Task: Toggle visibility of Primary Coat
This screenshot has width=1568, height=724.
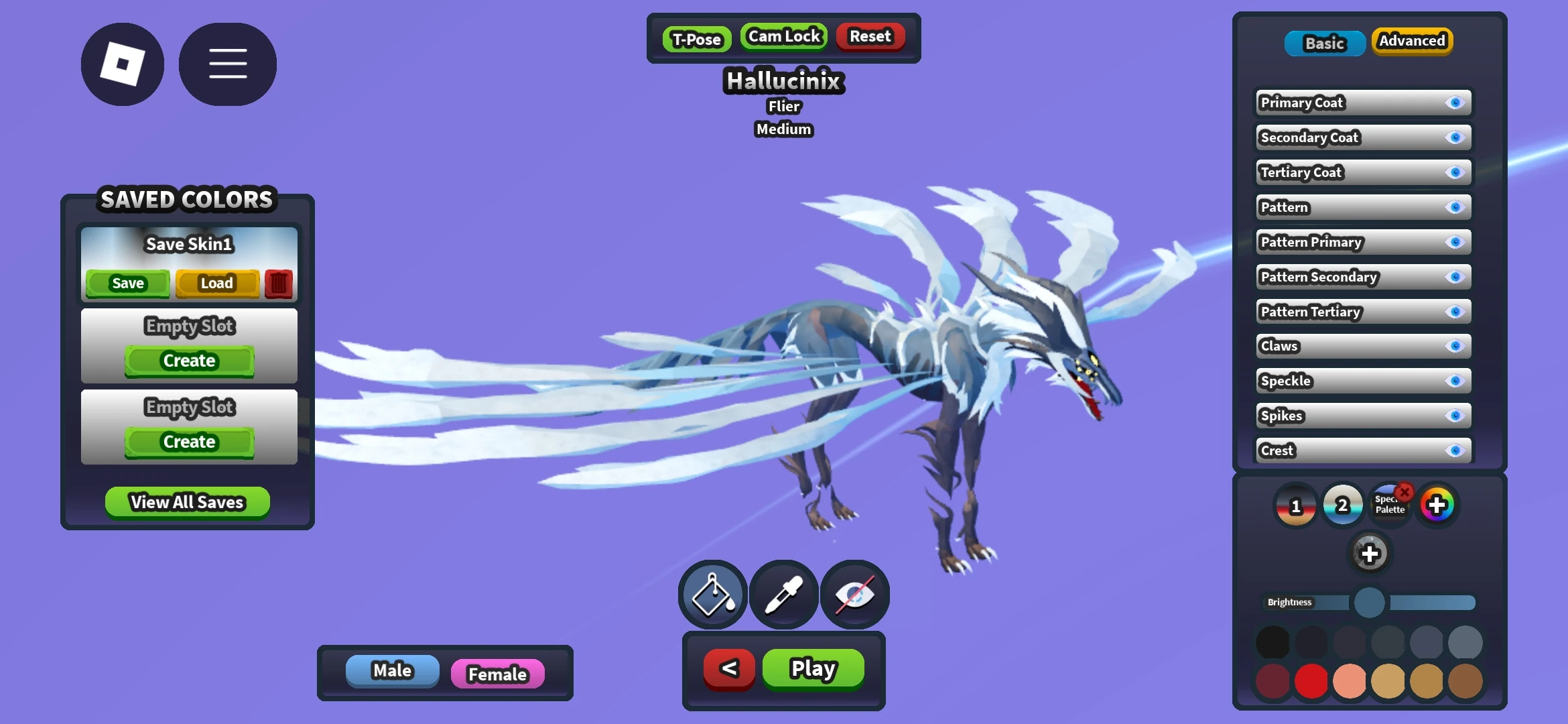Action: tap(1455, 103)
